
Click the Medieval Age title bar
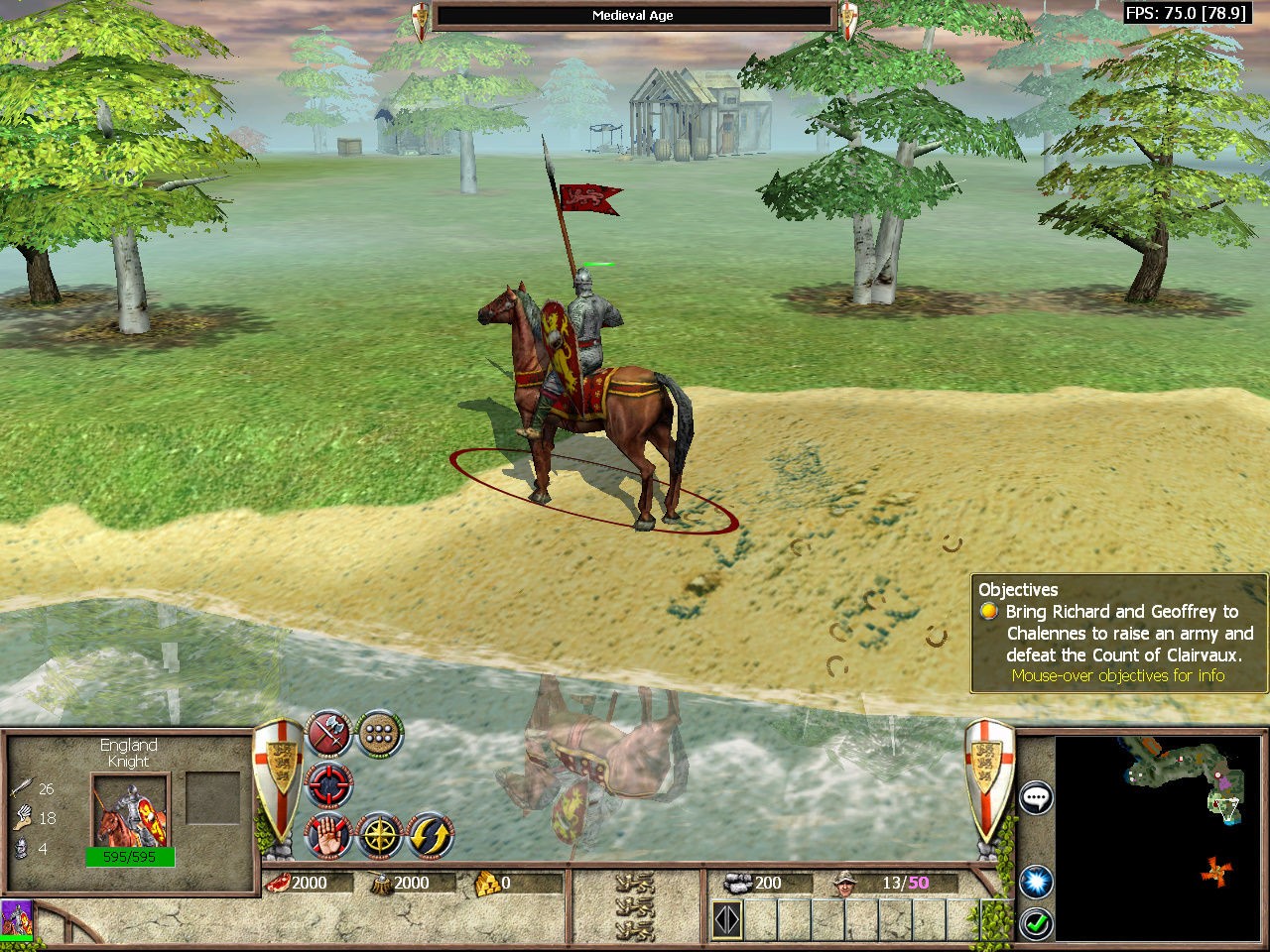[x=633, y=16]
